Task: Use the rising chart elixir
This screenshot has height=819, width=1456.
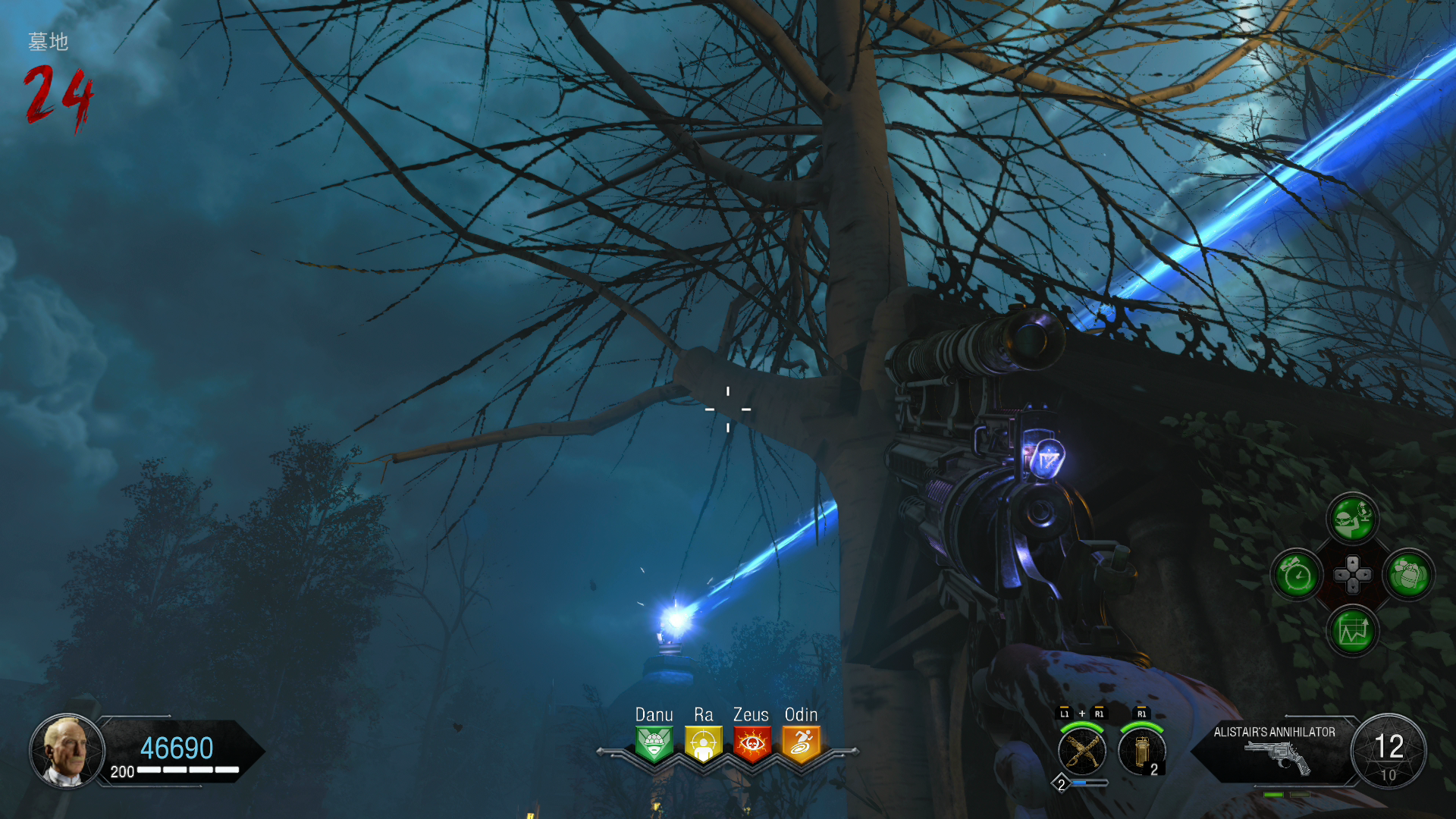Action: pos(1352,631)
